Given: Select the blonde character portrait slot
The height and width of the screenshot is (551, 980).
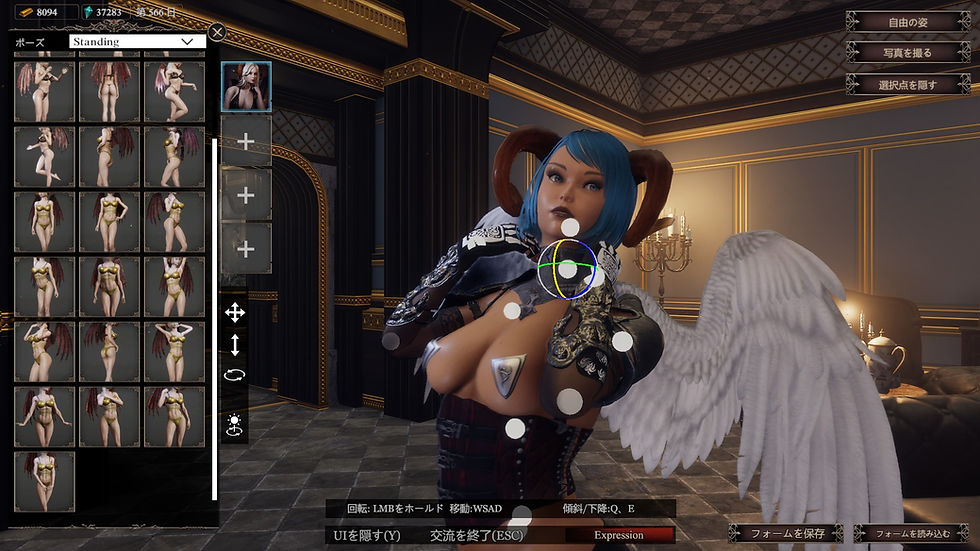Looking at the screenshot, I should click(x=245, y=87).
